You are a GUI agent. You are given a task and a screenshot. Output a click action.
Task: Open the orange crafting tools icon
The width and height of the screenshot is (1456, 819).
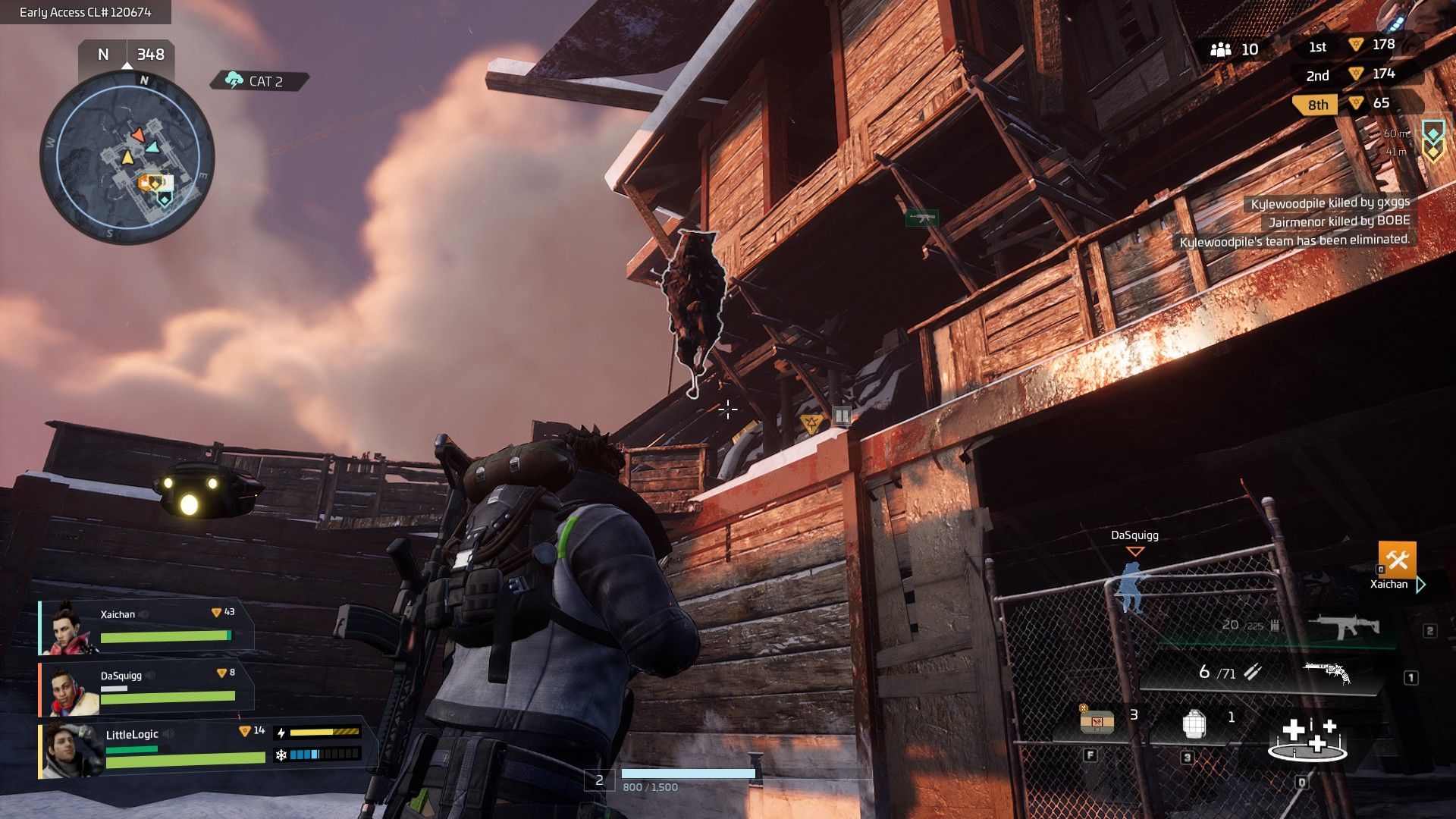1397,560
